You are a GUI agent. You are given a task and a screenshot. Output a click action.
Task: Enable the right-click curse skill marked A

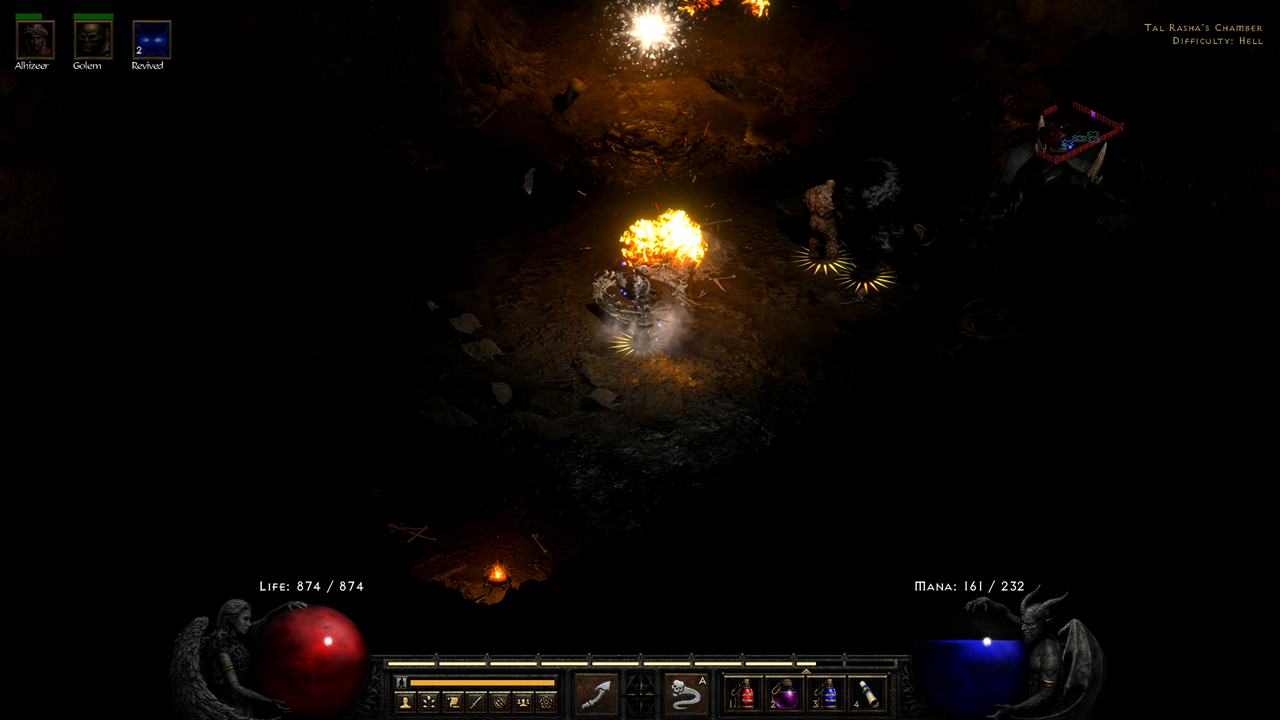[x=685, y=694]
